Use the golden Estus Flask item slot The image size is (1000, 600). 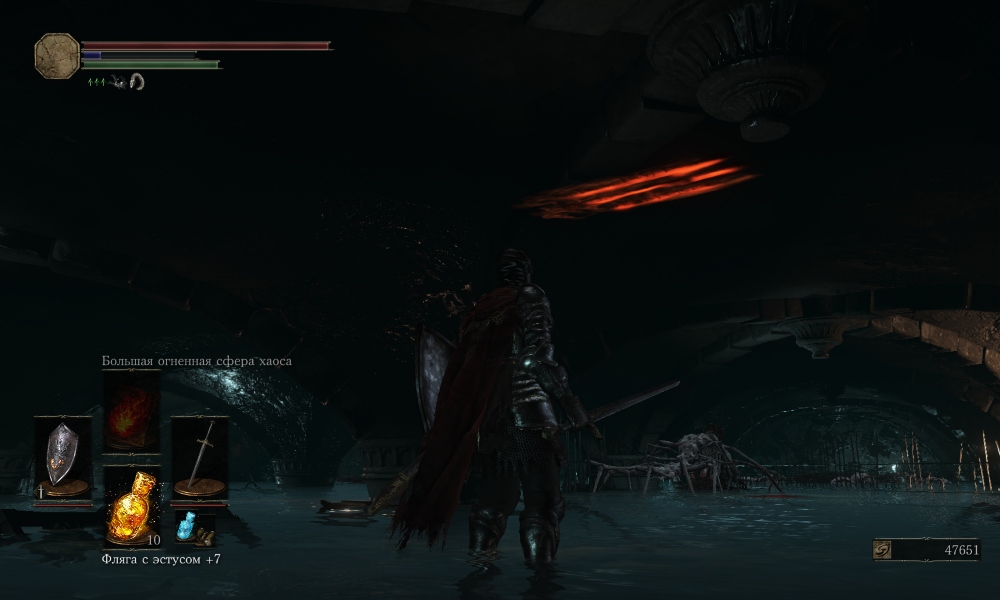131,505
